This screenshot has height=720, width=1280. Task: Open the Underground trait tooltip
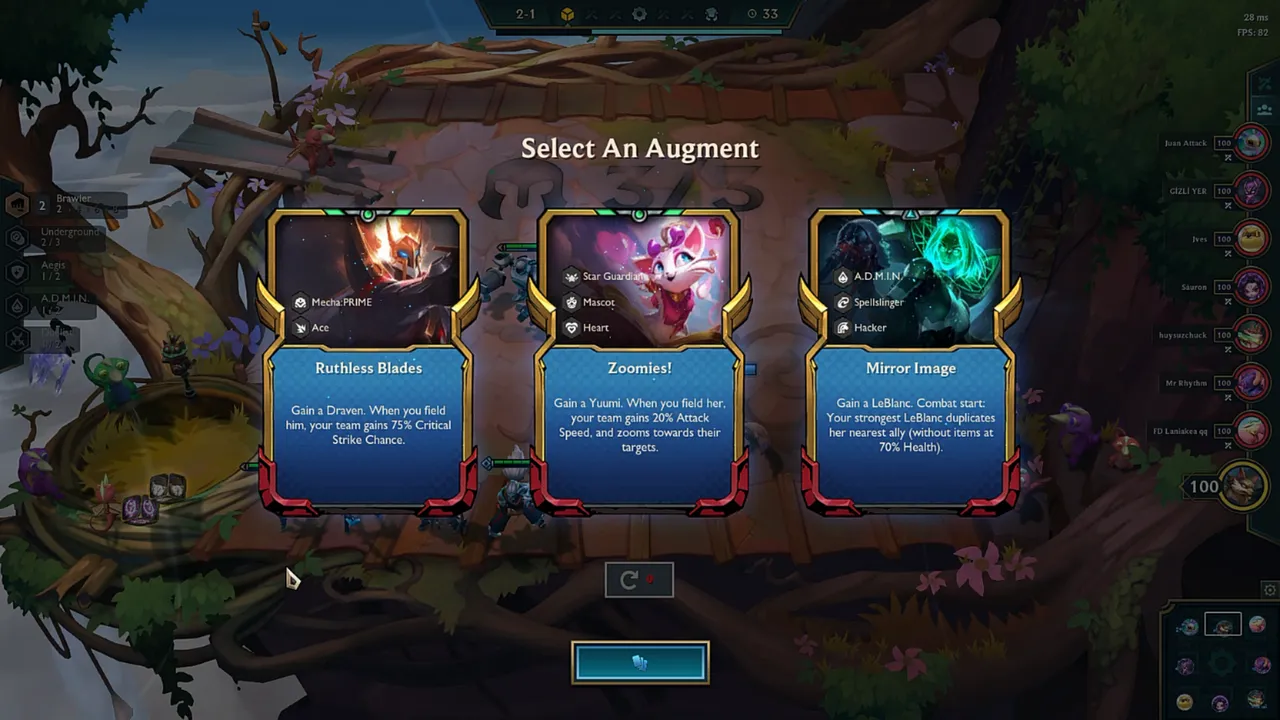(16, 238)
